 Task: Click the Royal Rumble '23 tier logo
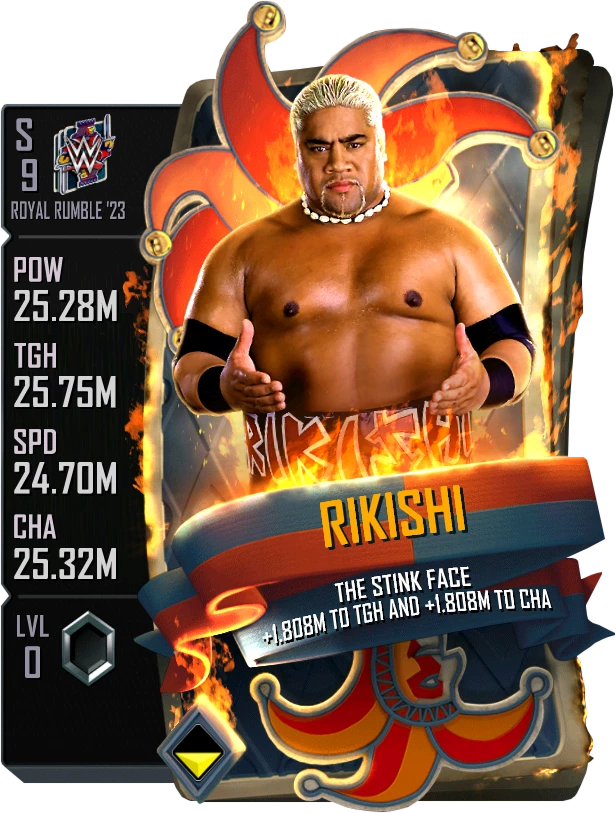click(x=85, y=153)
